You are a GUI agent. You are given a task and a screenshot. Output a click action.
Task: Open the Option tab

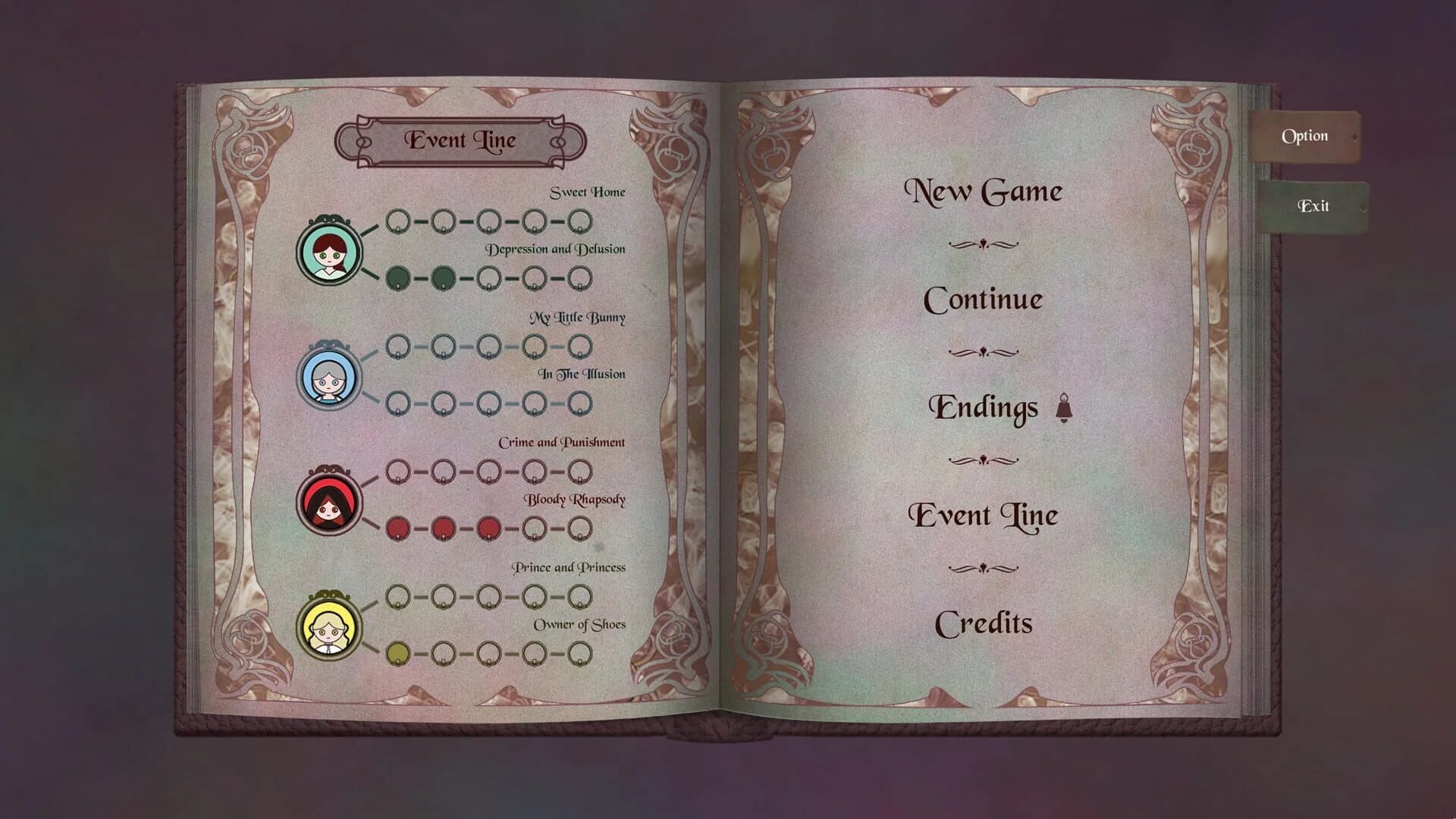pyautogui.click(x=1306, y=135)
